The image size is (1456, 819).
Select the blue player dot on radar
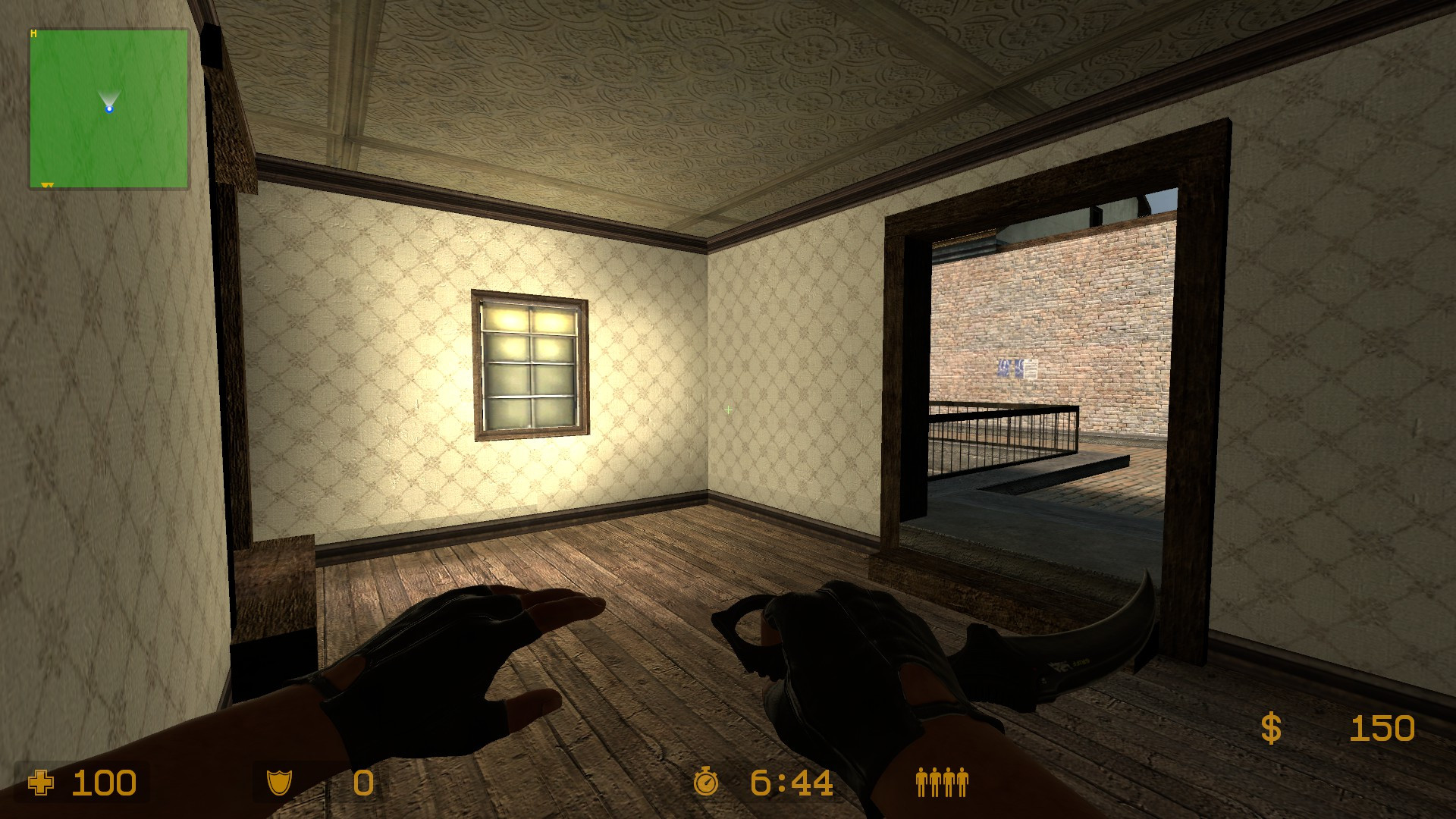click(109, 109)
